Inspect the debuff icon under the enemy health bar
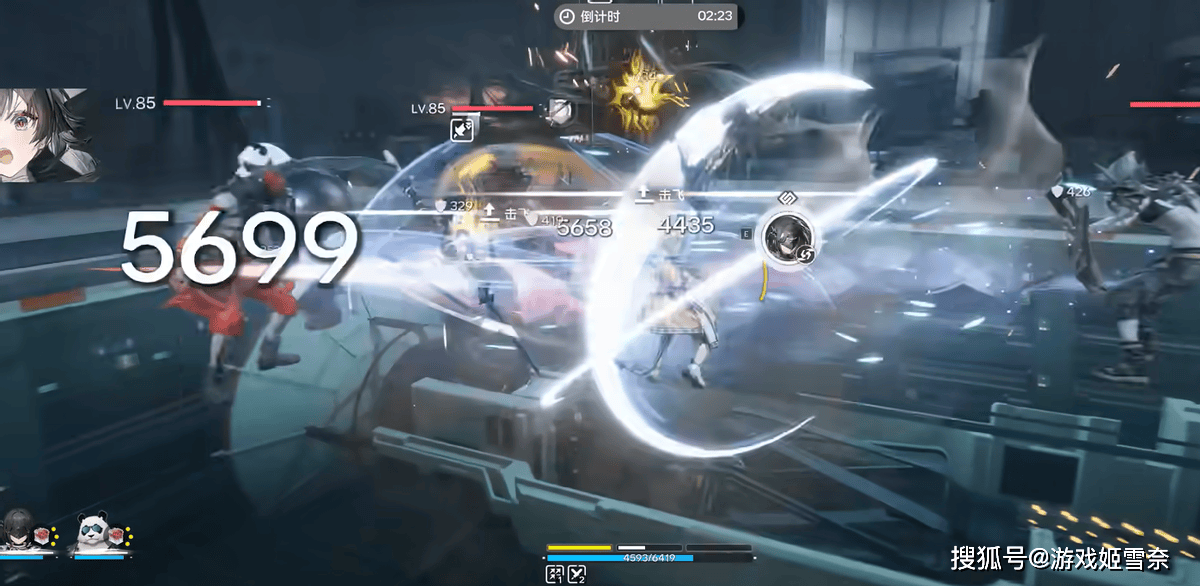 [x=462, y=129]
